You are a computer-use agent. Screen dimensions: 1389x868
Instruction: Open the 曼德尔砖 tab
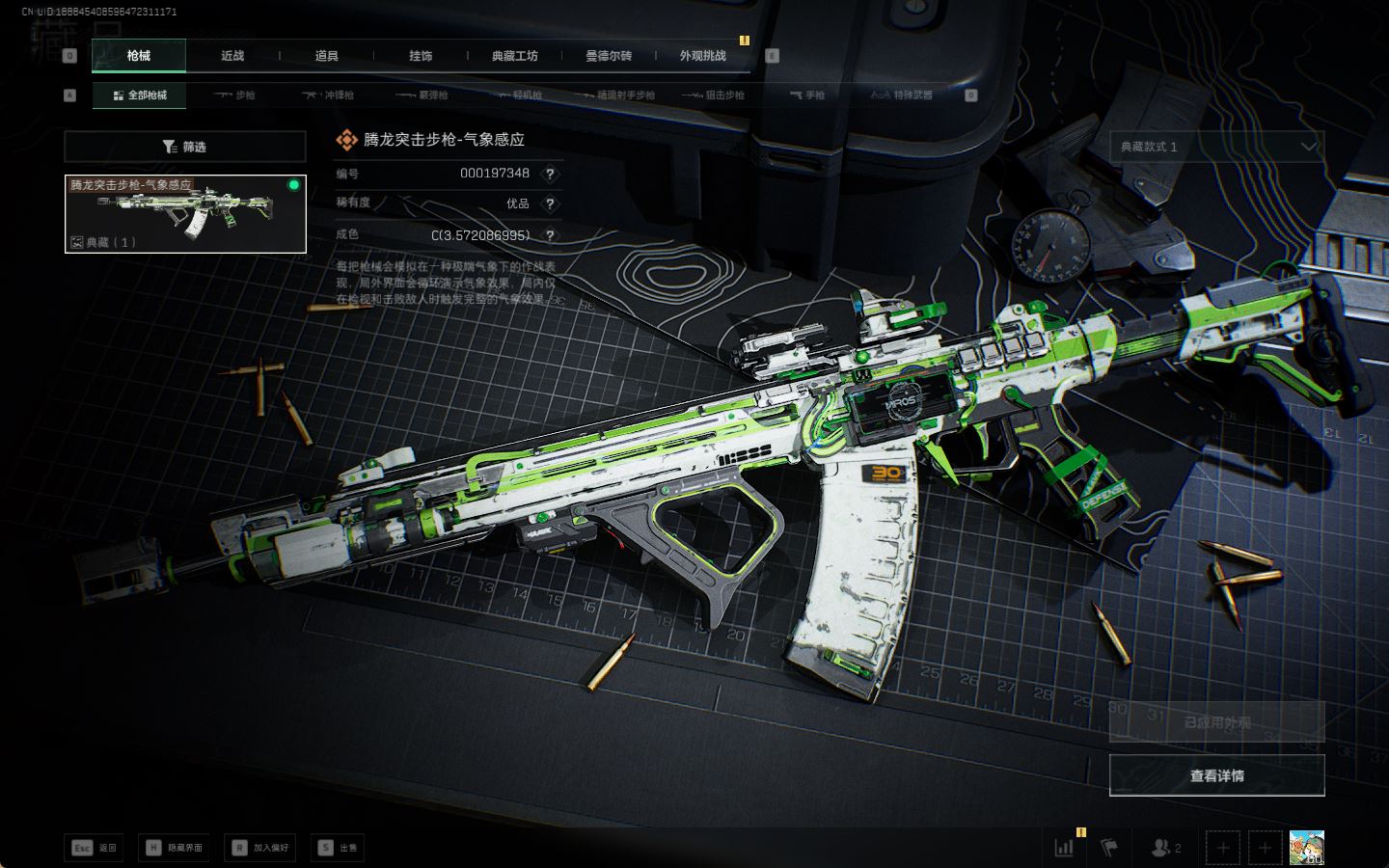(609, 56)
